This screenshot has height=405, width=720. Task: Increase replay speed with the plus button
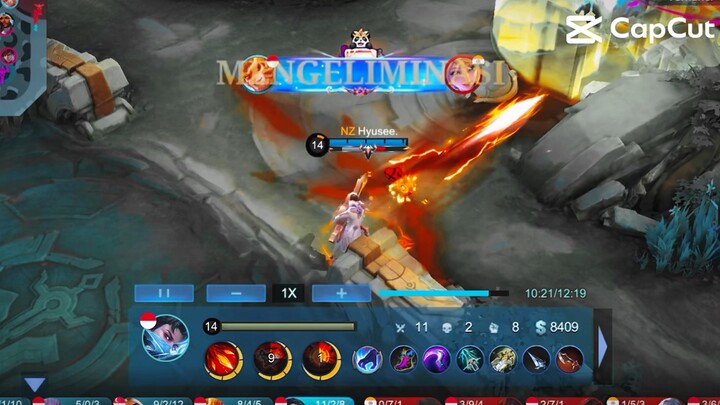pos(341,293)
